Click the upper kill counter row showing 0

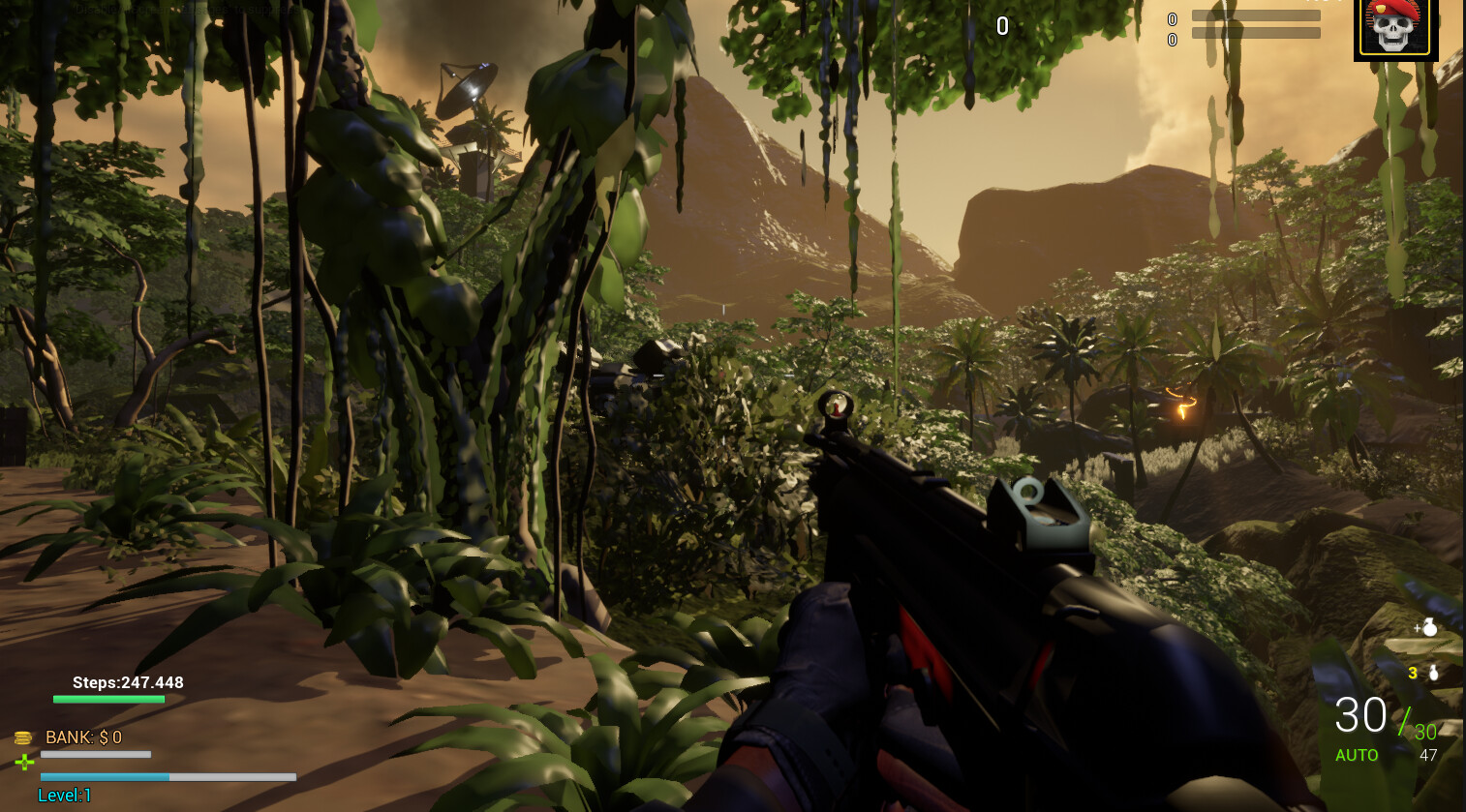tap(1172, 18)
